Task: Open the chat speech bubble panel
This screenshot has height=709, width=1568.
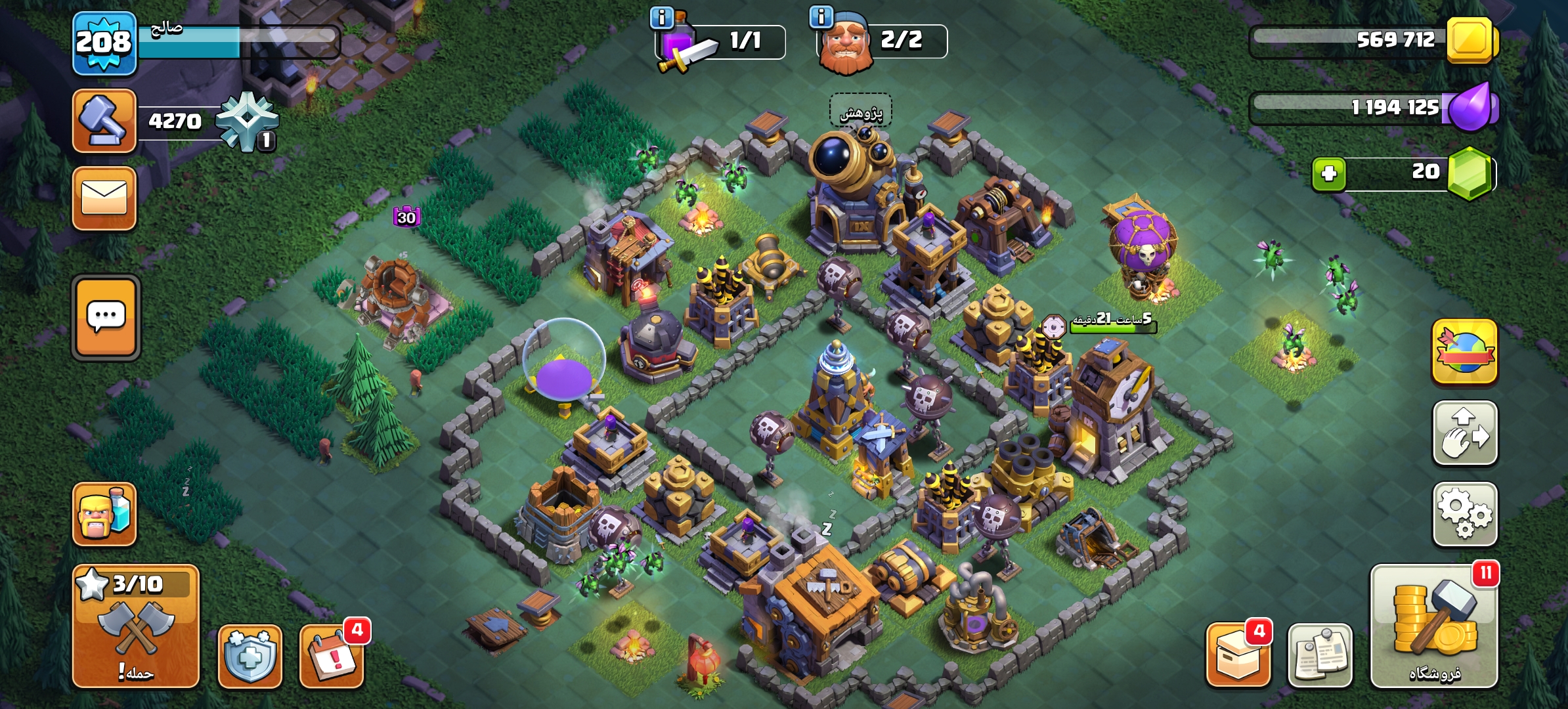Action: (106, 318)
